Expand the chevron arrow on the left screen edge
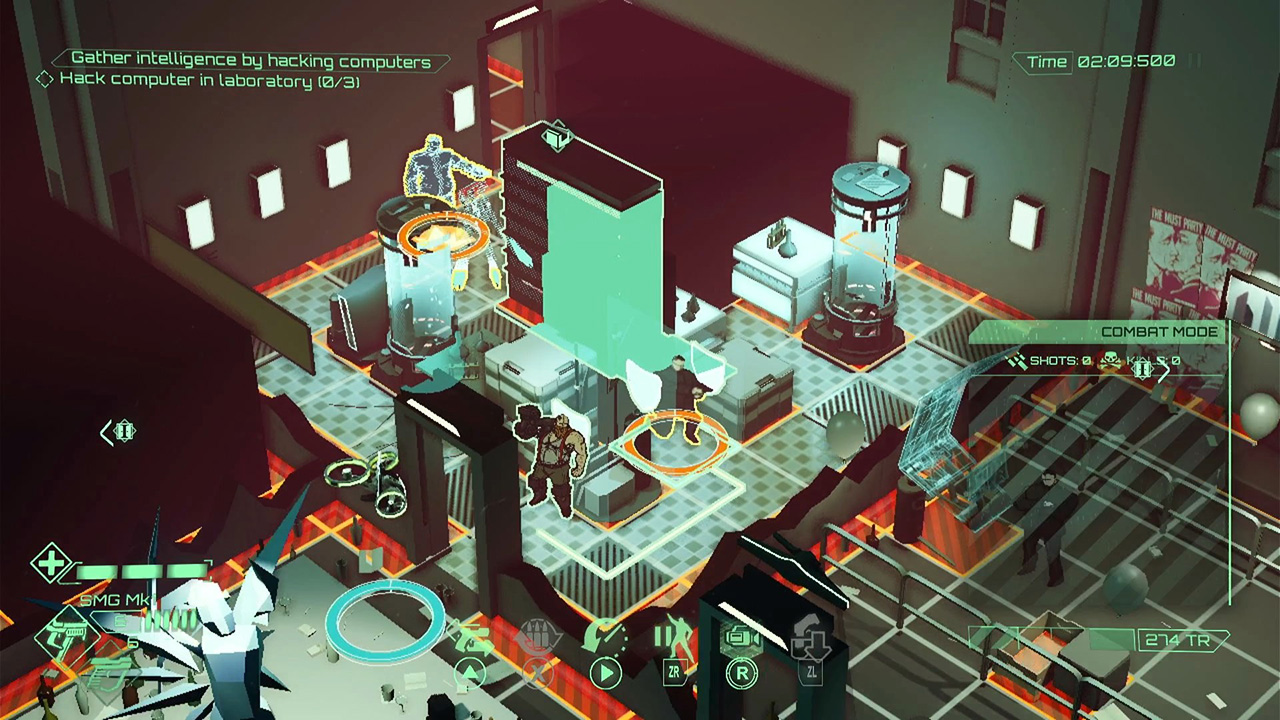 coord(107,432)
